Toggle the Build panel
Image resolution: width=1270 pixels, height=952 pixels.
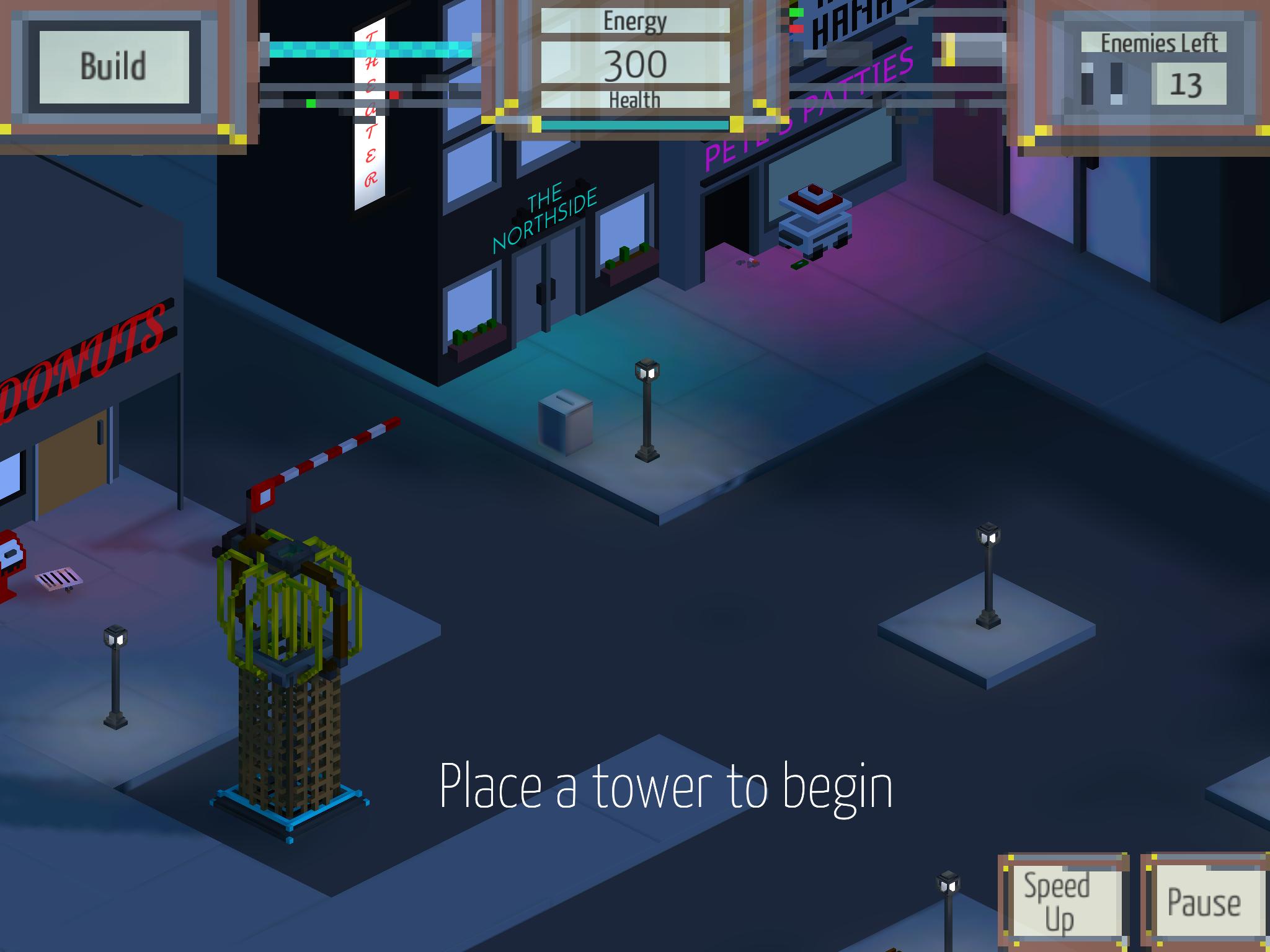[x=115, y=68]
